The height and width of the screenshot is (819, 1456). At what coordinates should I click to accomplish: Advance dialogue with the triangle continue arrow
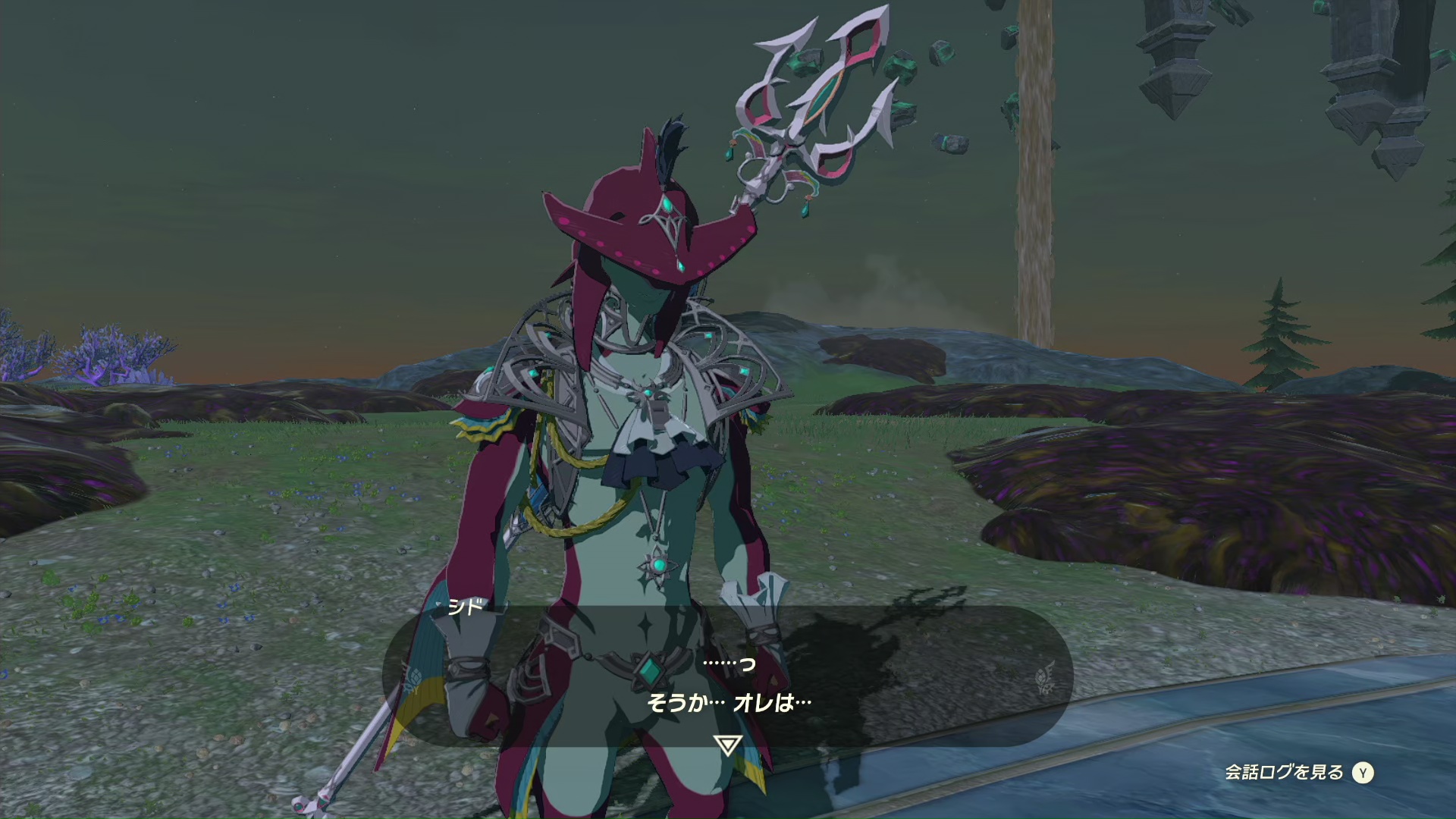pos(727,745)
